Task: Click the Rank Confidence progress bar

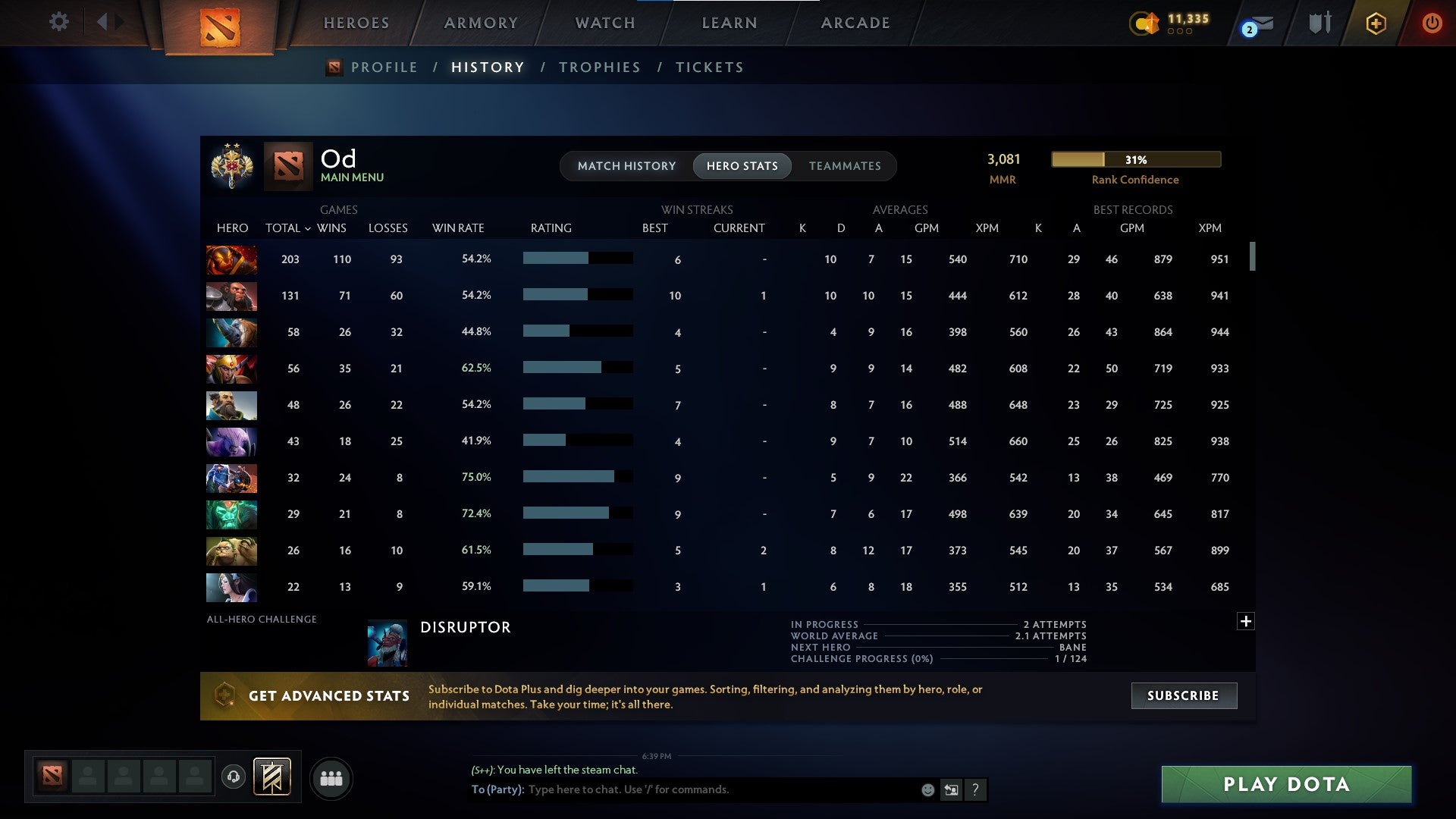Action: [1135, 160]
